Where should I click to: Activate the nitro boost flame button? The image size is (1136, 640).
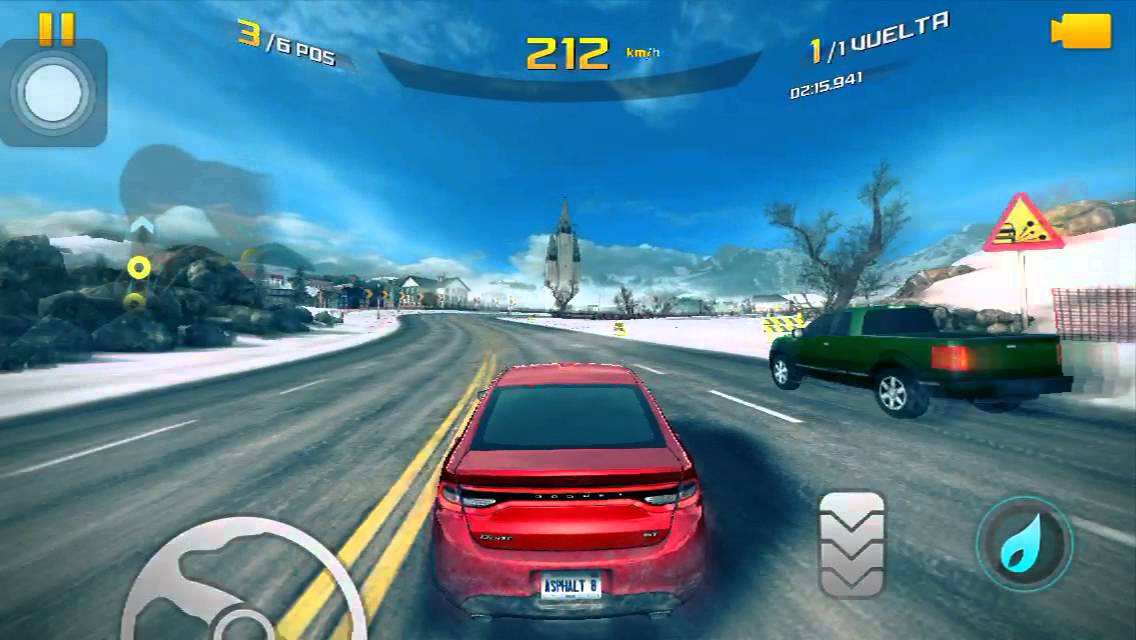coord(1024,544)
